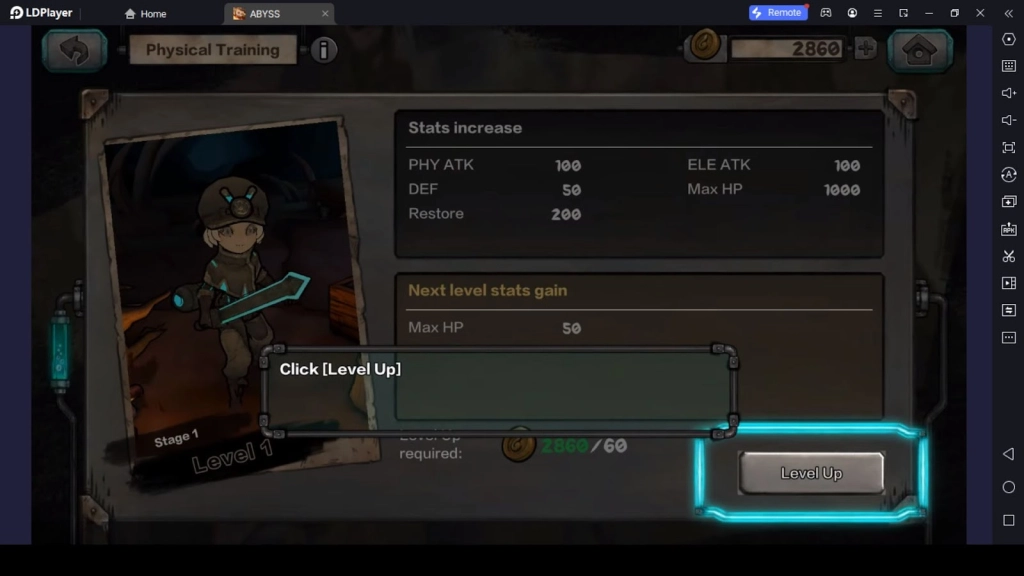Screen dimensions: 1024x576
Task: Add more coins with the plus button
Action: tap(865, 48)
